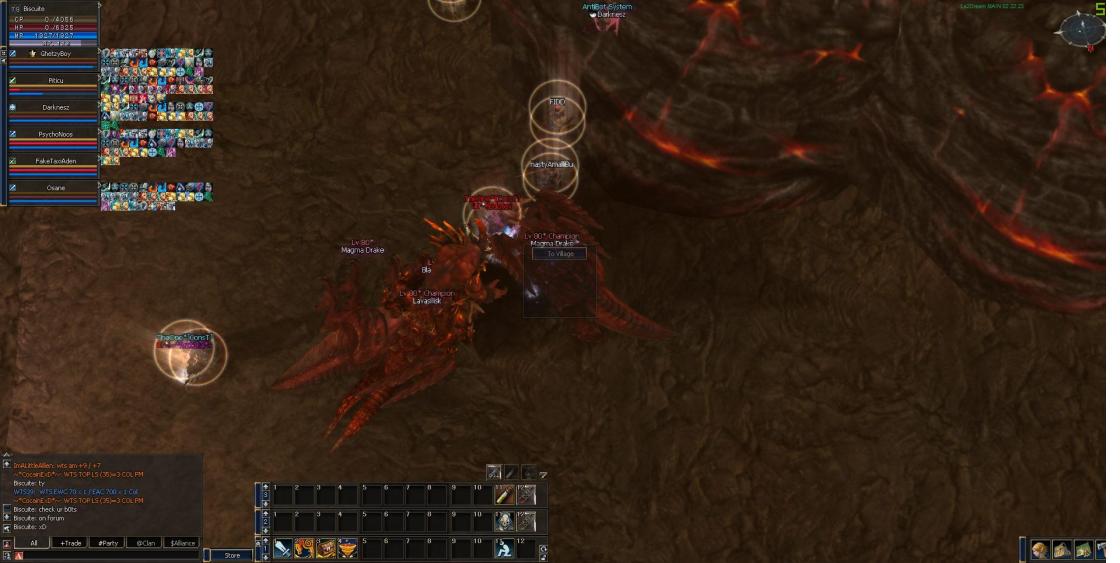The image size is (1120, 563).
Task: Activate the sitting figure hotbar action
Action: coord(505,548)
